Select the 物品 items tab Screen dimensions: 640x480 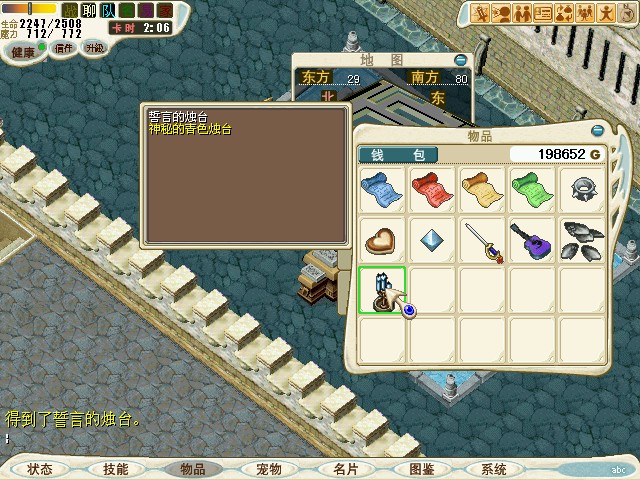pos(191,468)
